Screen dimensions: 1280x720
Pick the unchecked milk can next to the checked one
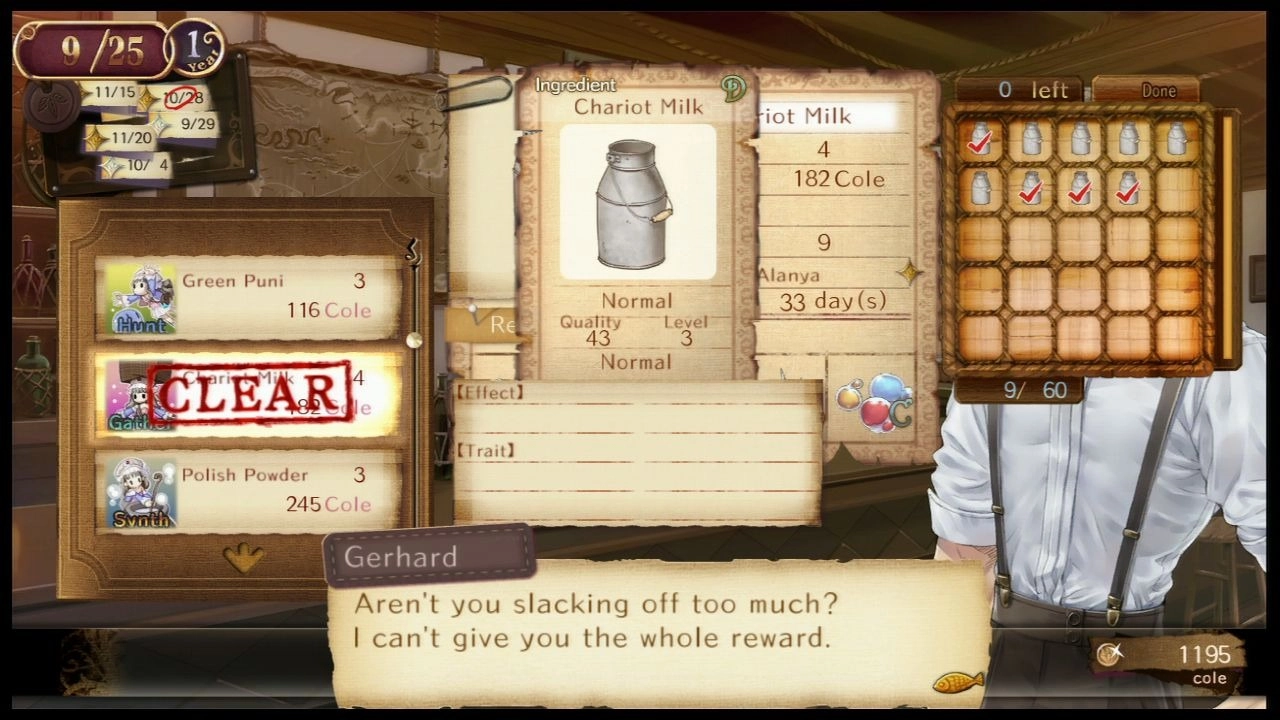[1031, 138]
